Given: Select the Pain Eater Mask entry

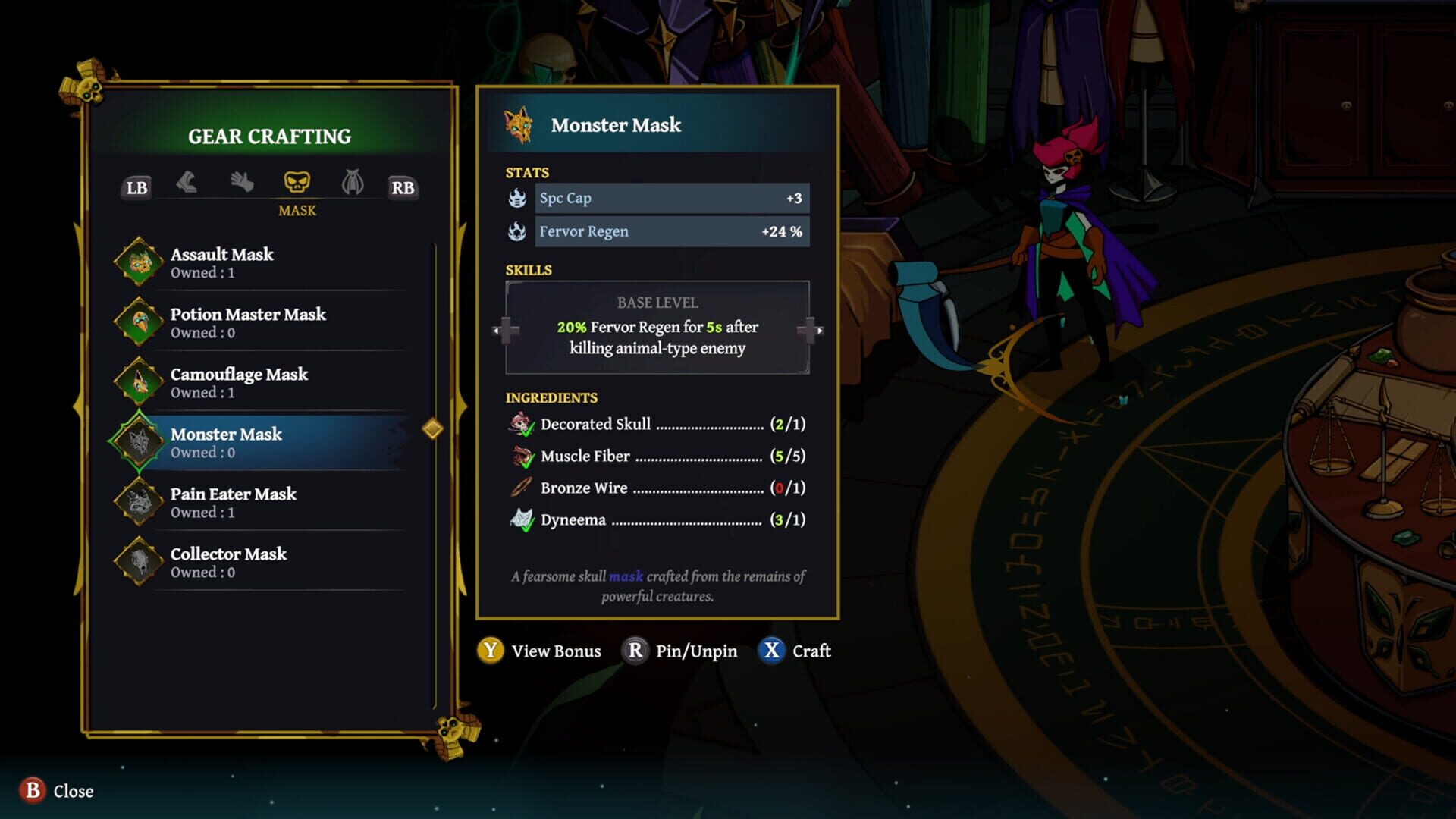Looking at the screenshot, I should (235, 503).
